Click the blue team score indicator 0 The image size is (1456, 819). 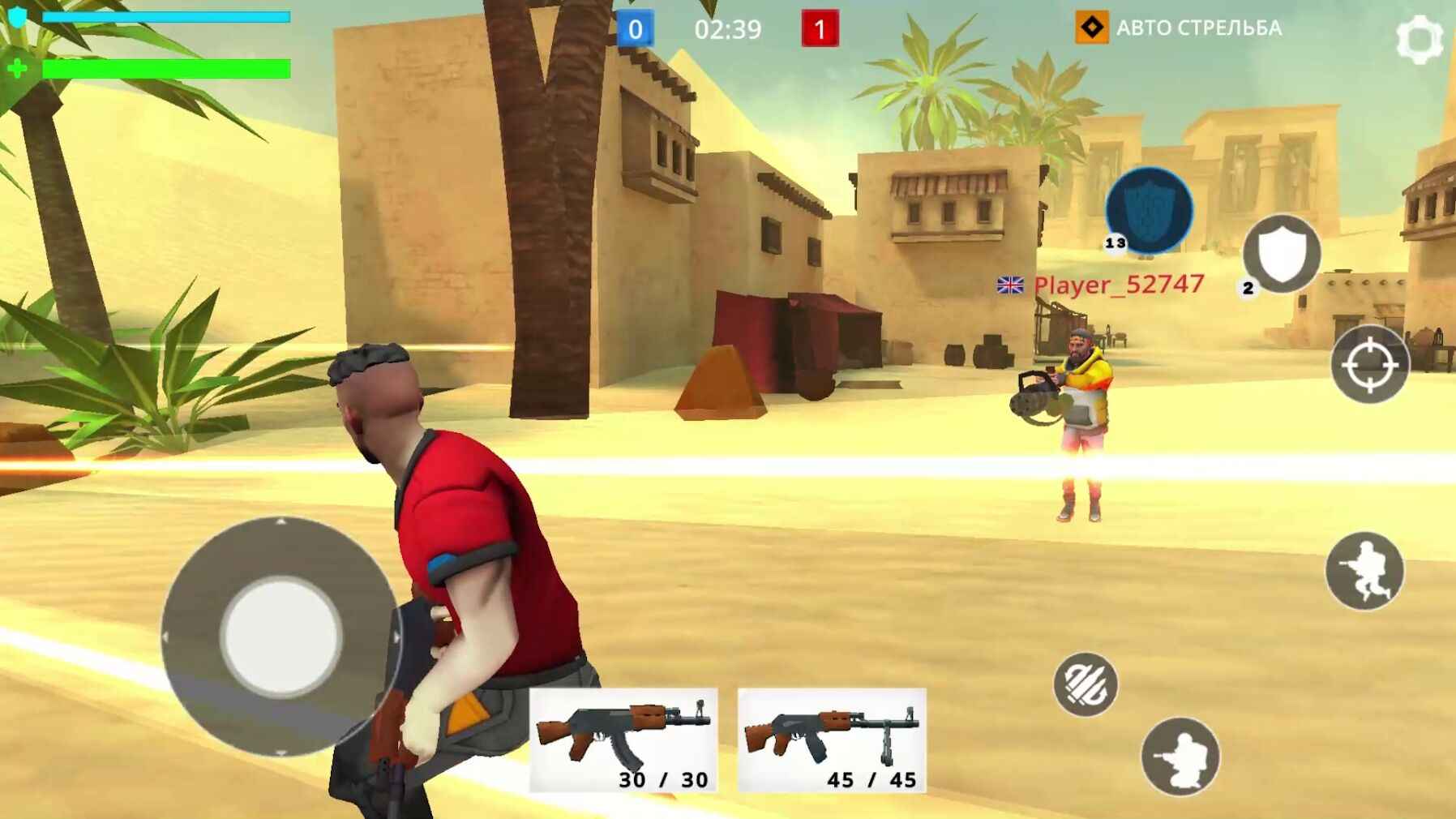click(x=636, y=29)
